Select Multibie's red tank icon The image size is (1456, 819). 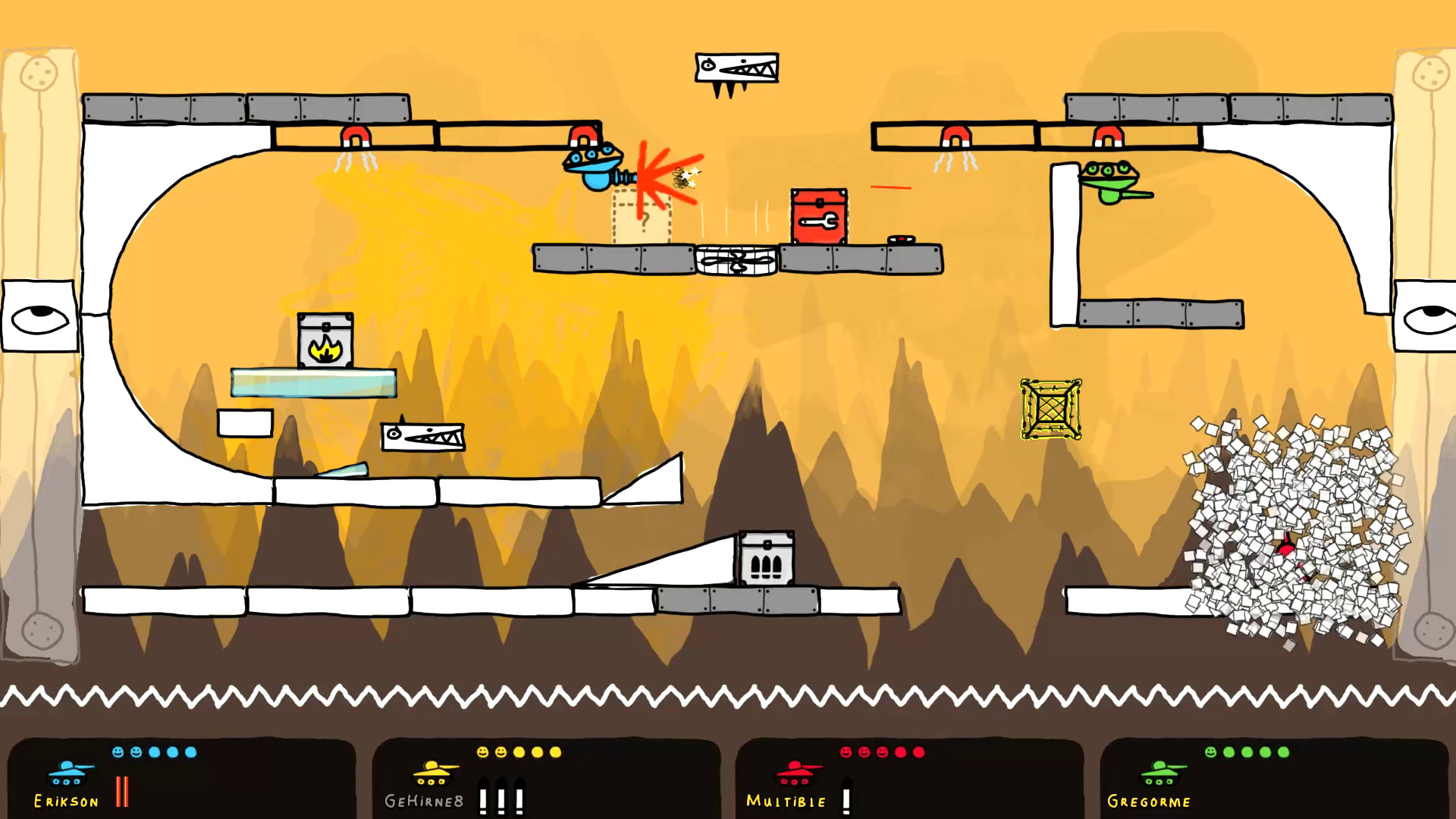pyautogui.click(x=795, y=775)
